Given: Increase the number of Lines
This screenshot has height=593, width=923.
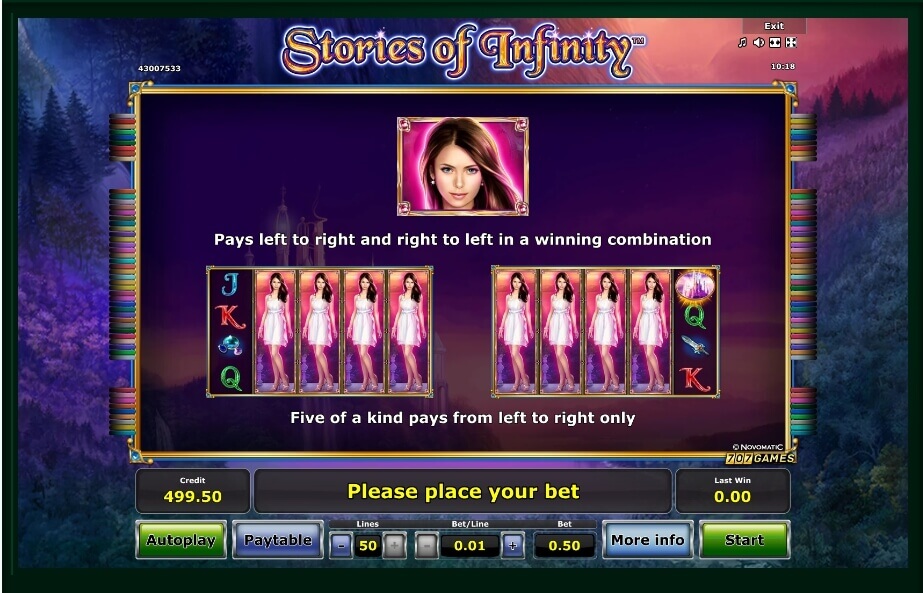Looking at the screenshot, I should 395,546.
